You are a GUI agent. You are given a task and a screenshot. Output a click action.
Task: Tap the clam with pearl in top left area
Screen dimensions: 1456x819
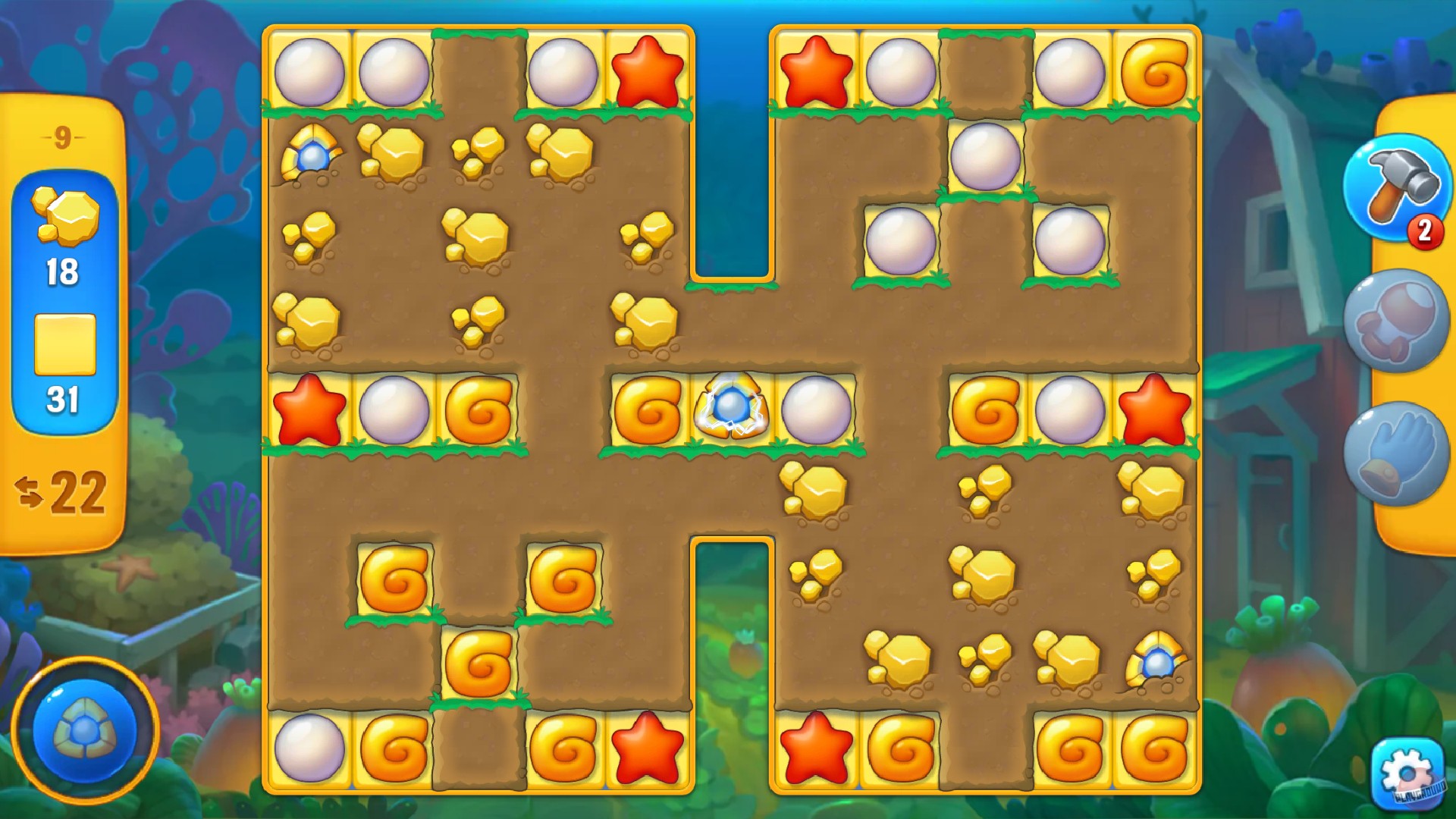coord(311,155)
